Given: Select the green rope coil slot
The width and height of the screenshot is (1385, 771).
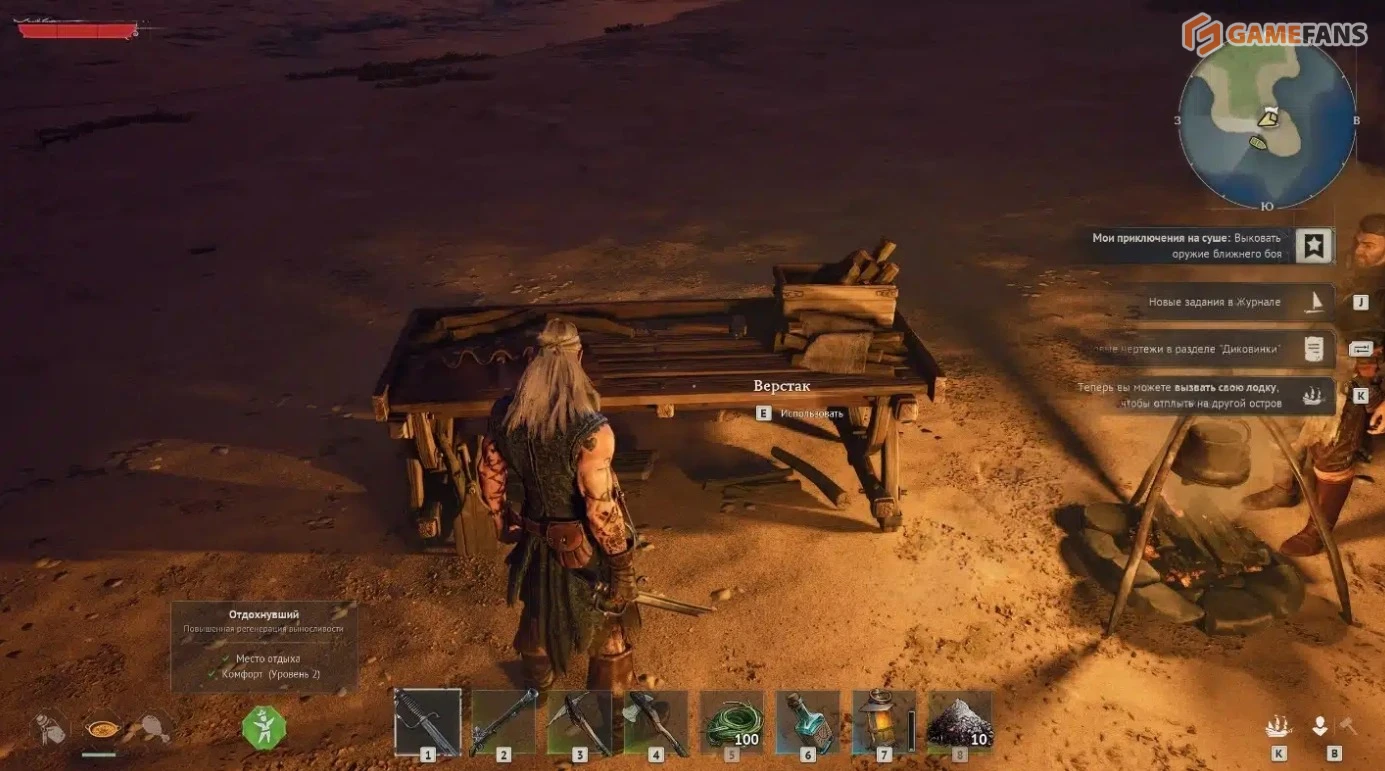Looking at the screenshot, I should click(x=731, y=721).
